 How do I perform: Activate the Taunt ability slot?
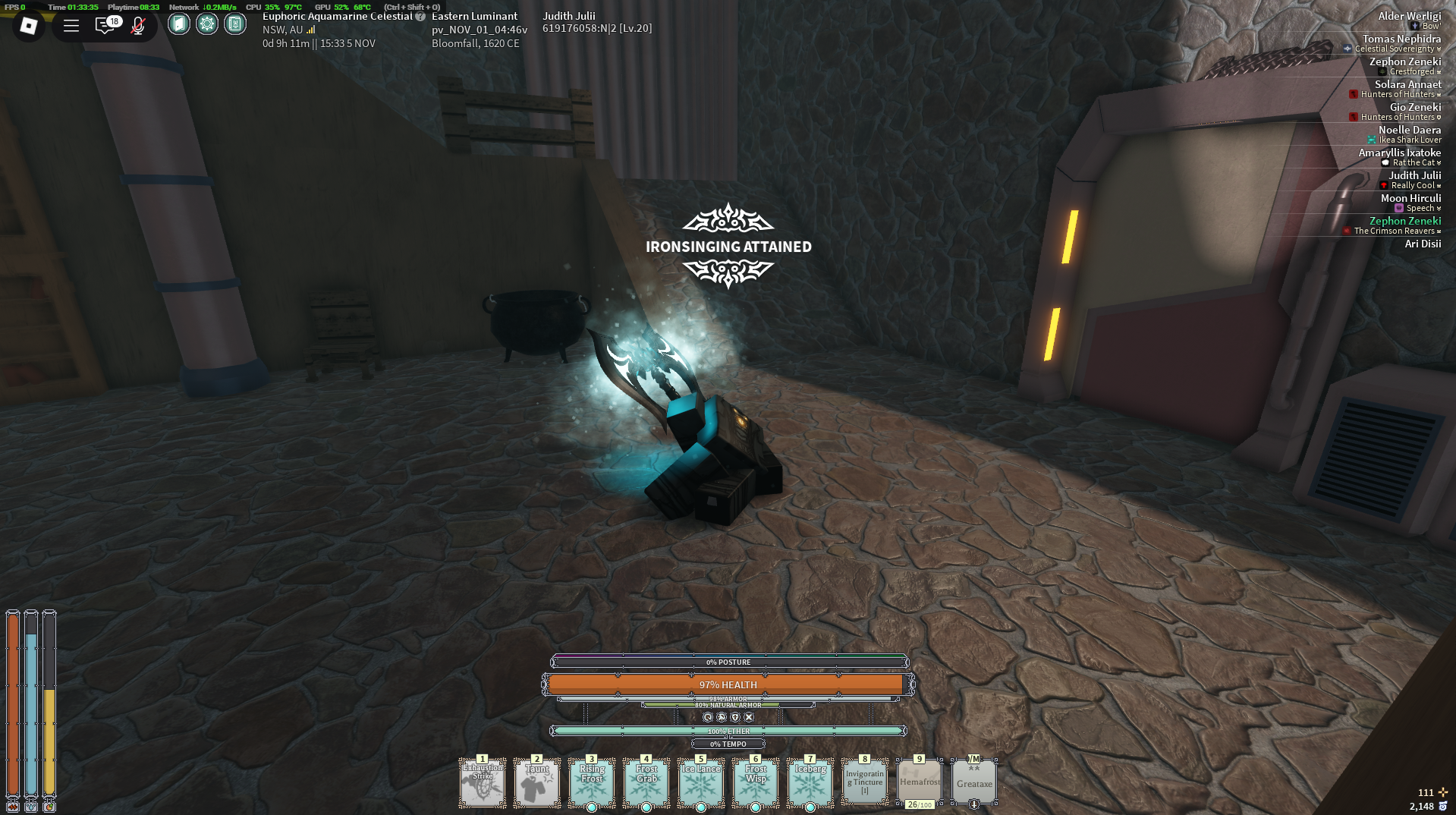pos(537,782)
